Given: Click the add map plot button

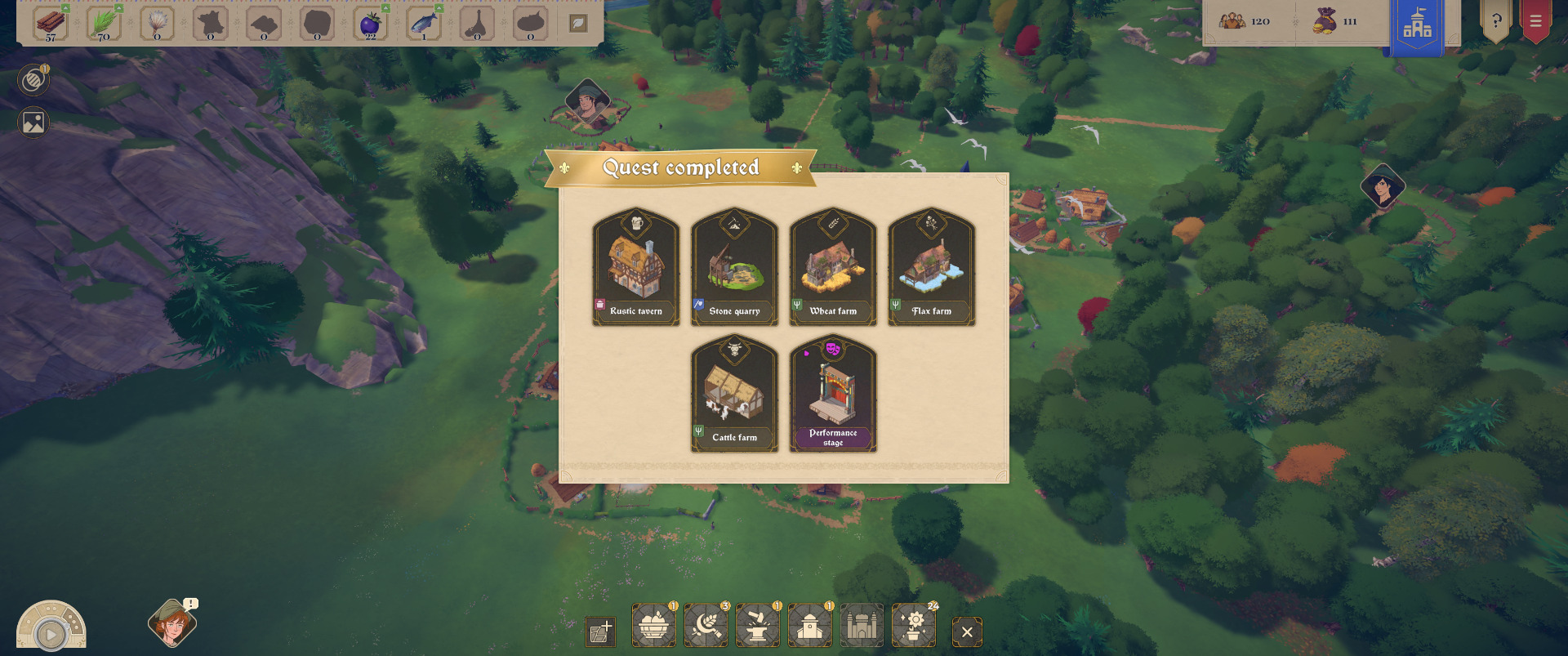Looking at the screenshot, I should pyautogui.click(x=600, y=631).
